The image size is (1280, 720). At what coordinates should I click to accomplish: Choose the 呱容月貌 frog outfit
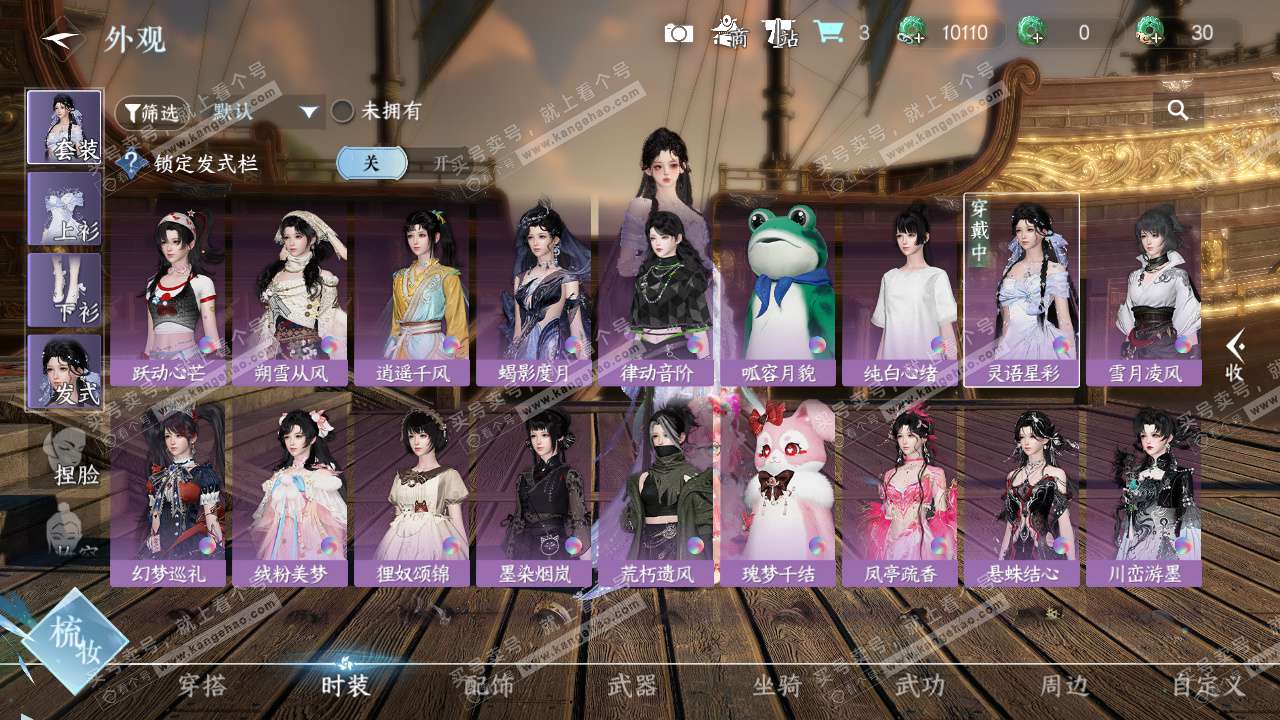[778, 290]
